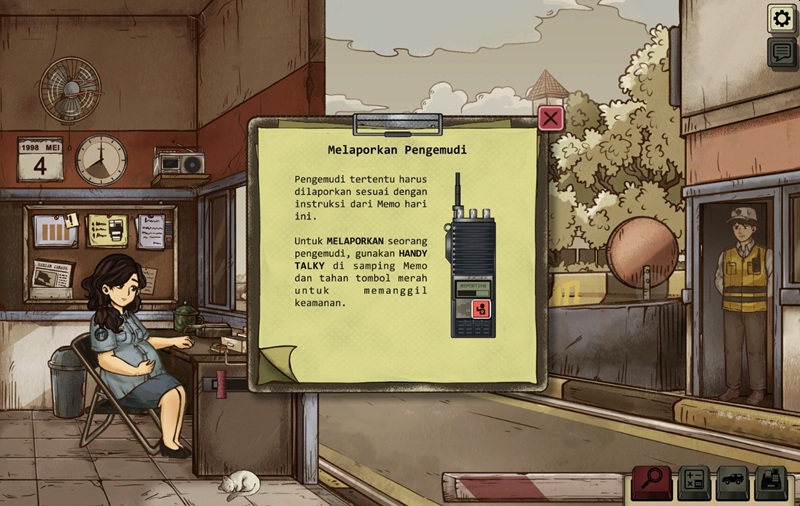Open the gear settings menu
This screenshot has width=800, height=506.
point(782,18)
